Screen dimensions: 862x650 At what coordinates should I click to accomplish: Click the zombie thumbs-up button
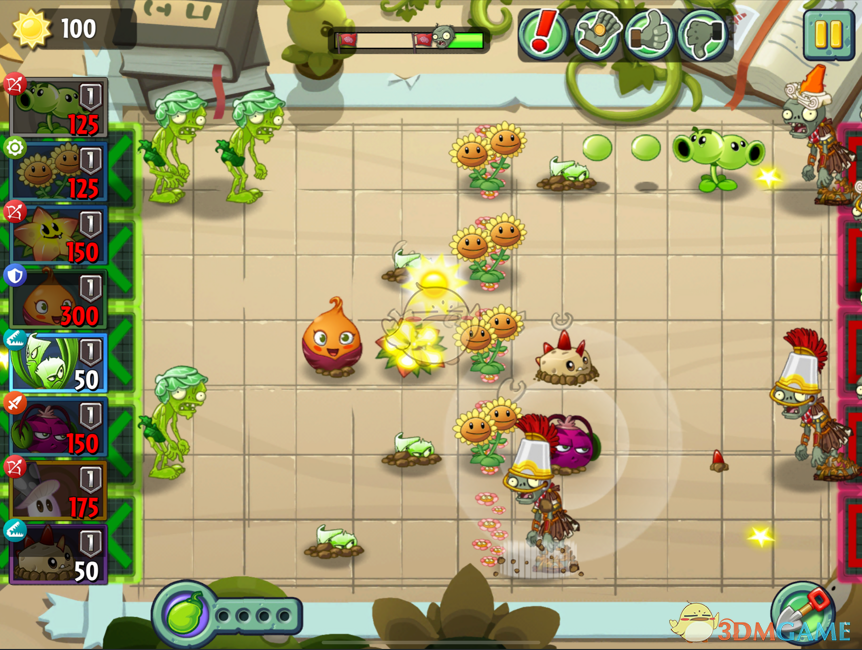pyautogui.click(x=650, y=35)
